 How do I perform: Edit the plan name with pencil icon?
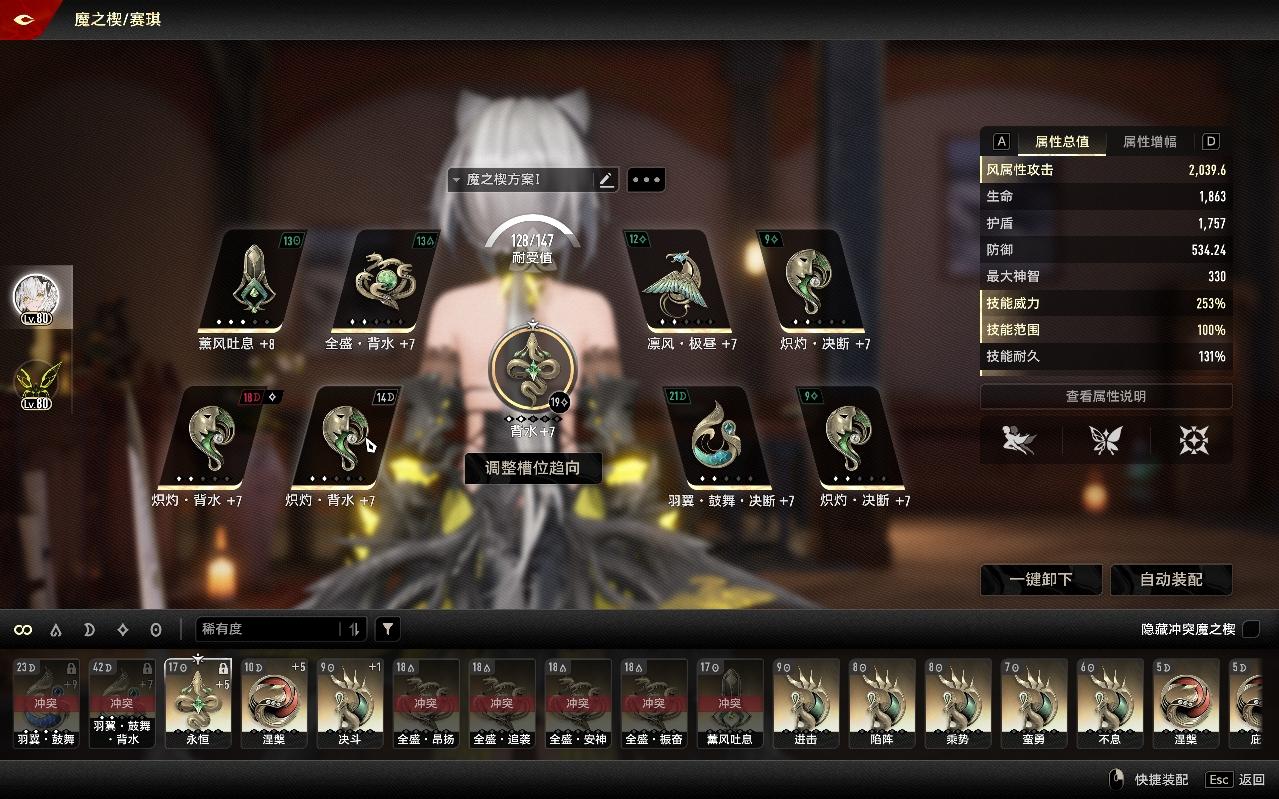606,180
